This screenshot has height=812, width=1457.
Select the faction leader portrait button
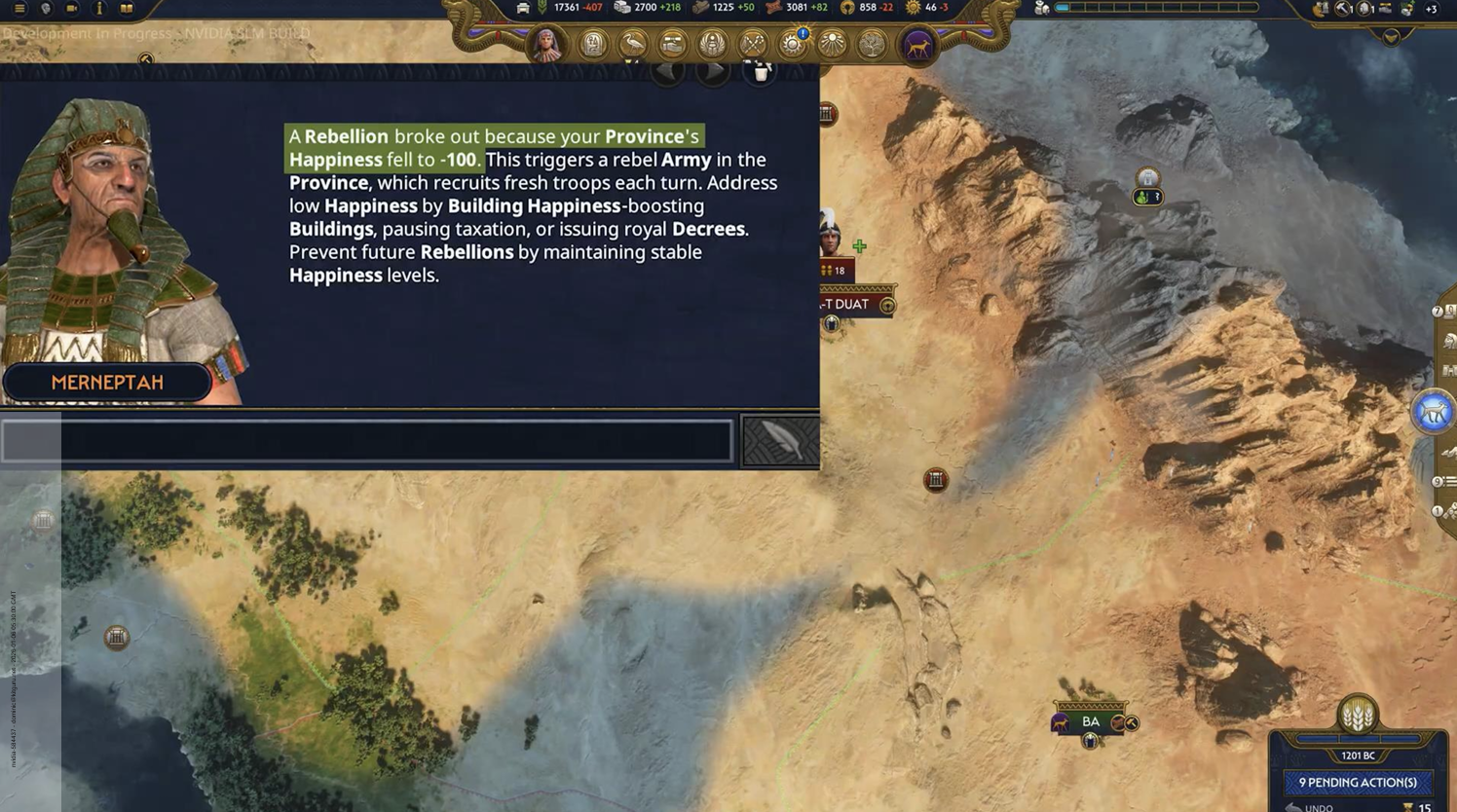[547, 45]
